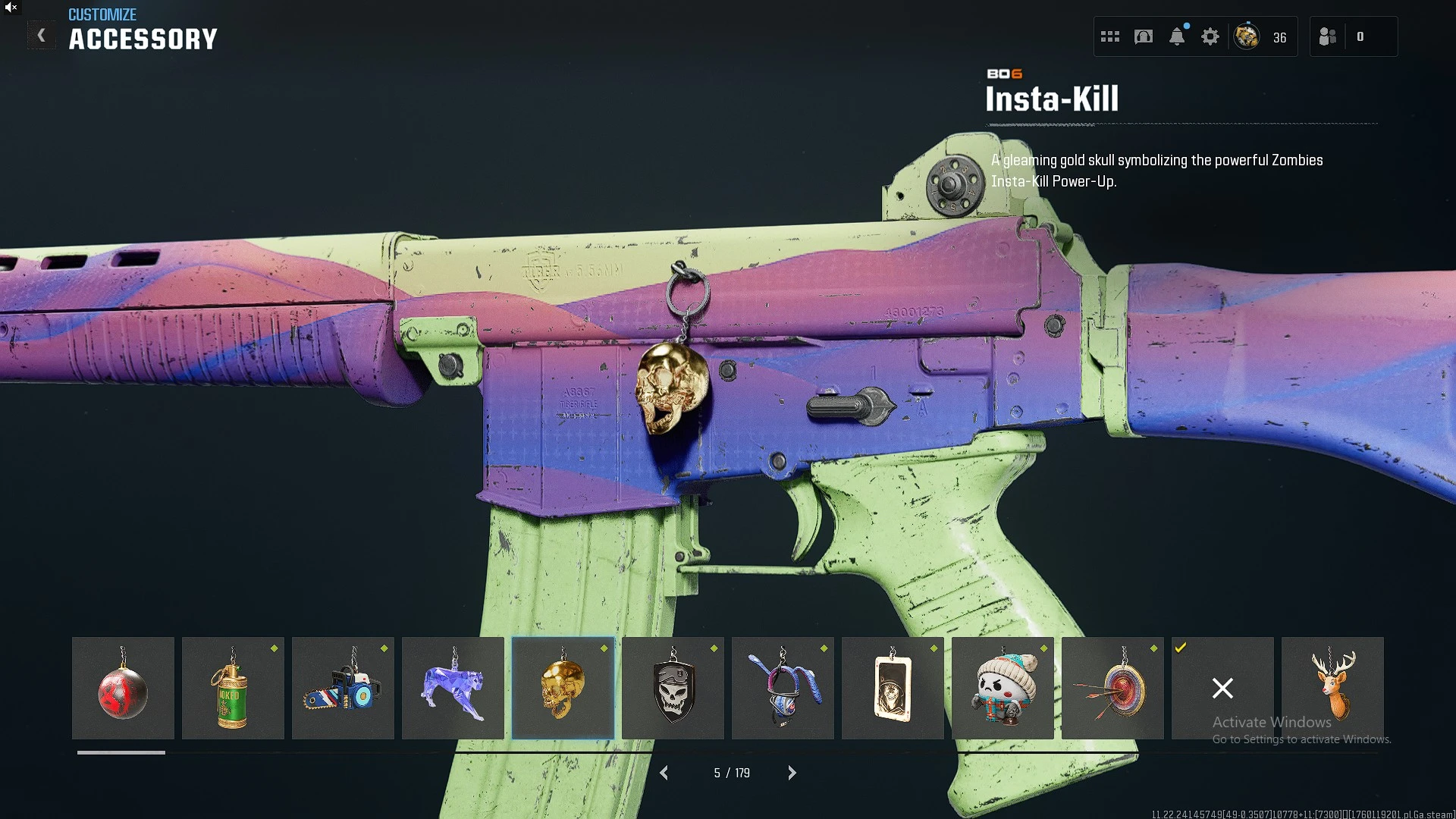Open the player profile emblem
Image resolution: width=1456 pixels, height=819 pixels.
[x=1247, y=36]
